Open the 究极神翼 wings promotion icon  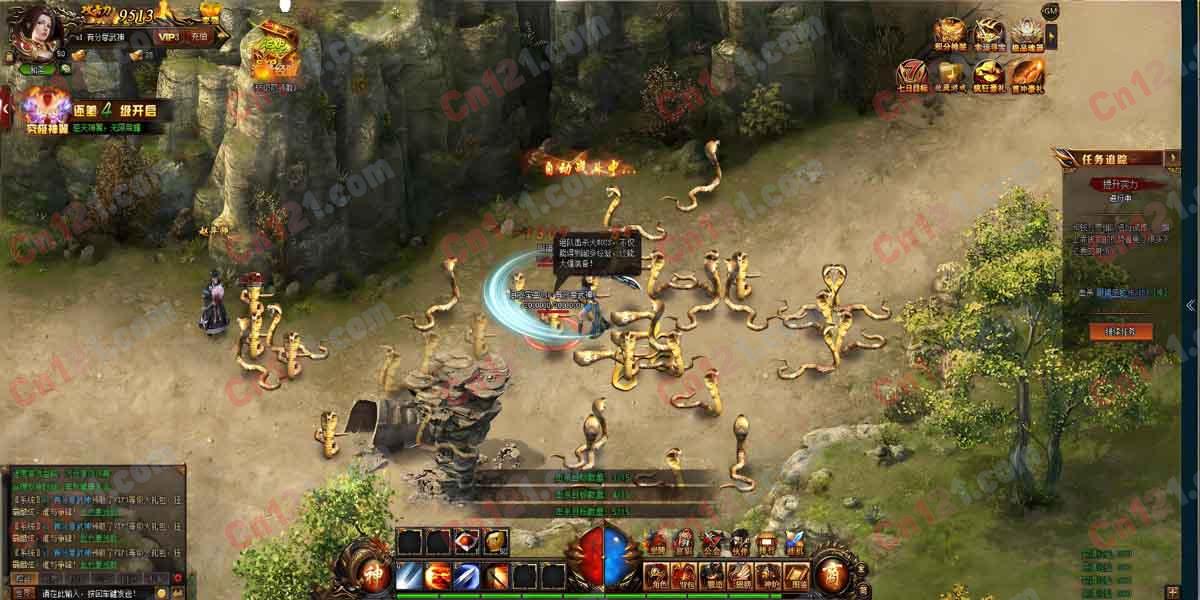click(x=46, y=106)
